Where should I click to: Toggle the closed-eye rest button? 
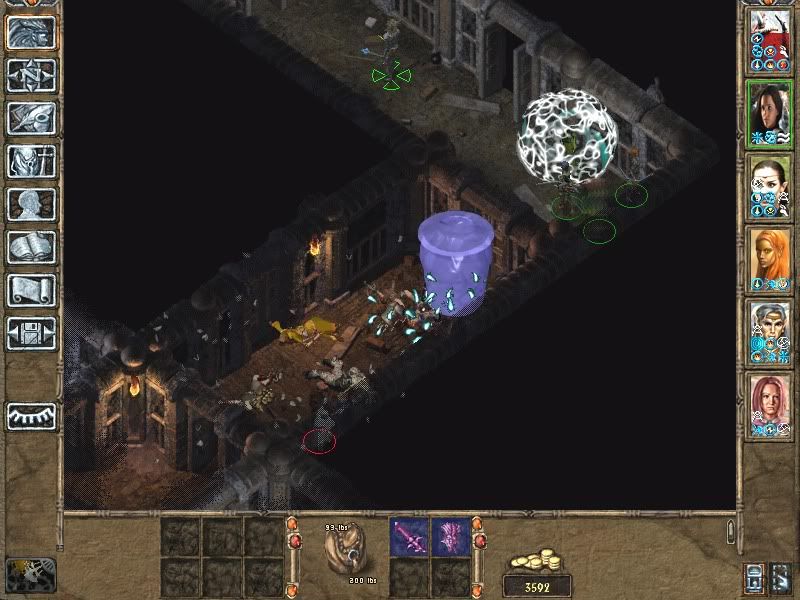pos(30,416)
